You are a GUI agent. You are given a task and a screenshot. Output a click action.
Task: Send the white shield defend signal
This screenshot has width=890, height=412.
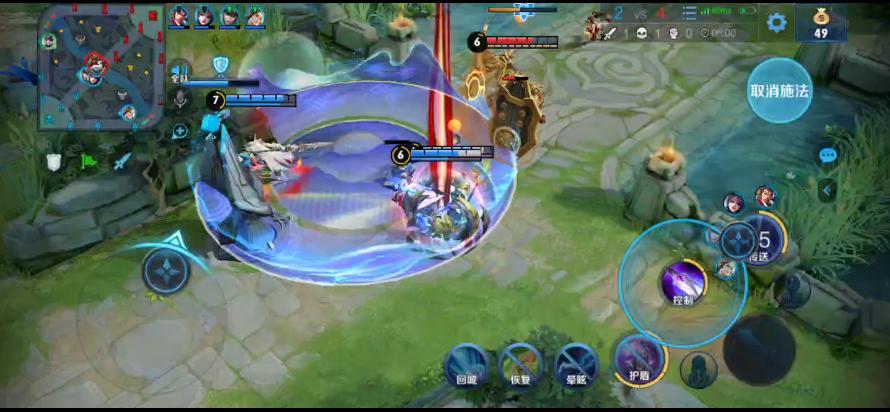[53, 161]
